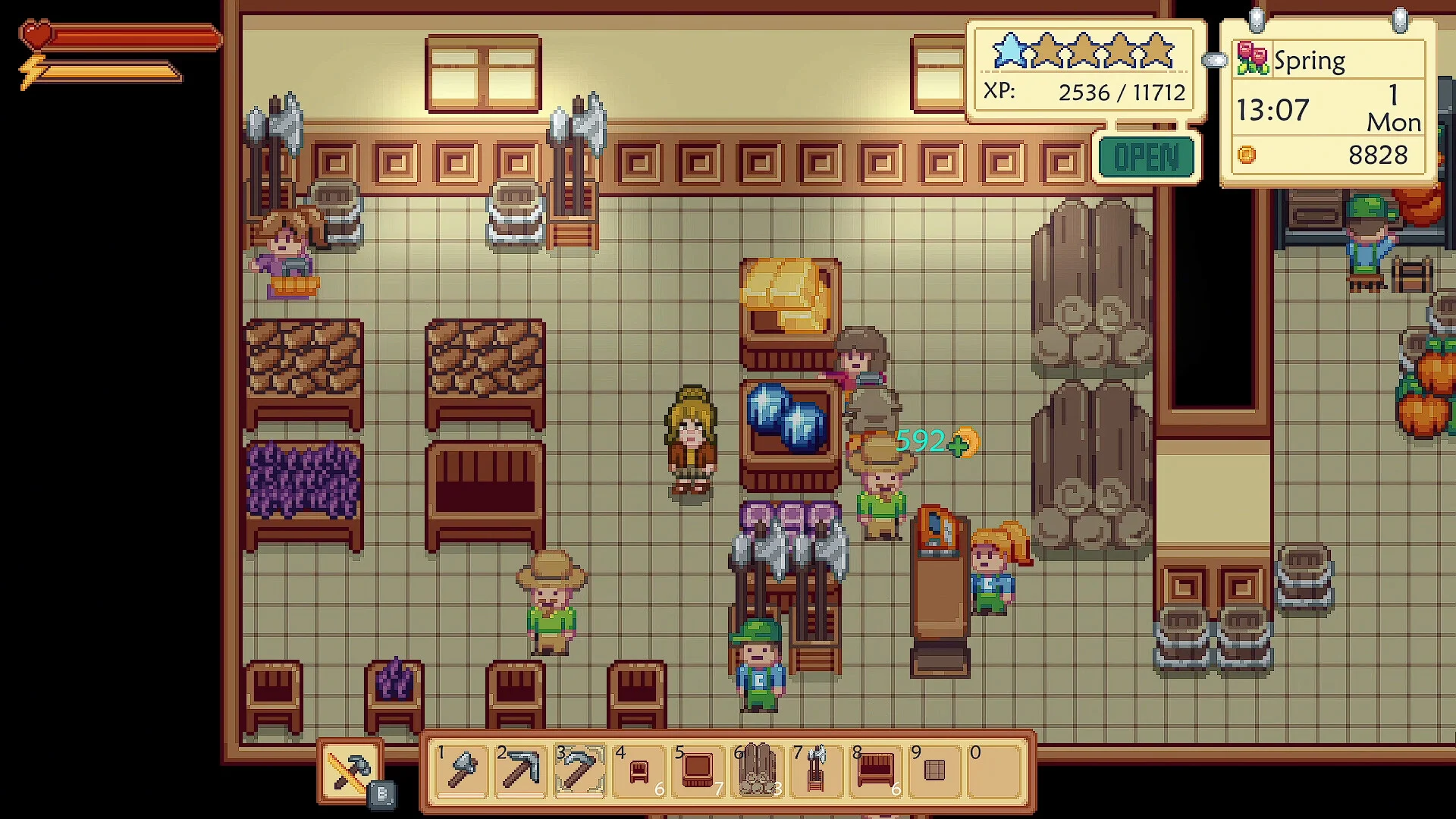Screen dimensions: 1456x819
Task: Select the display crate in slot 5
Action: (x=698, y=770)
